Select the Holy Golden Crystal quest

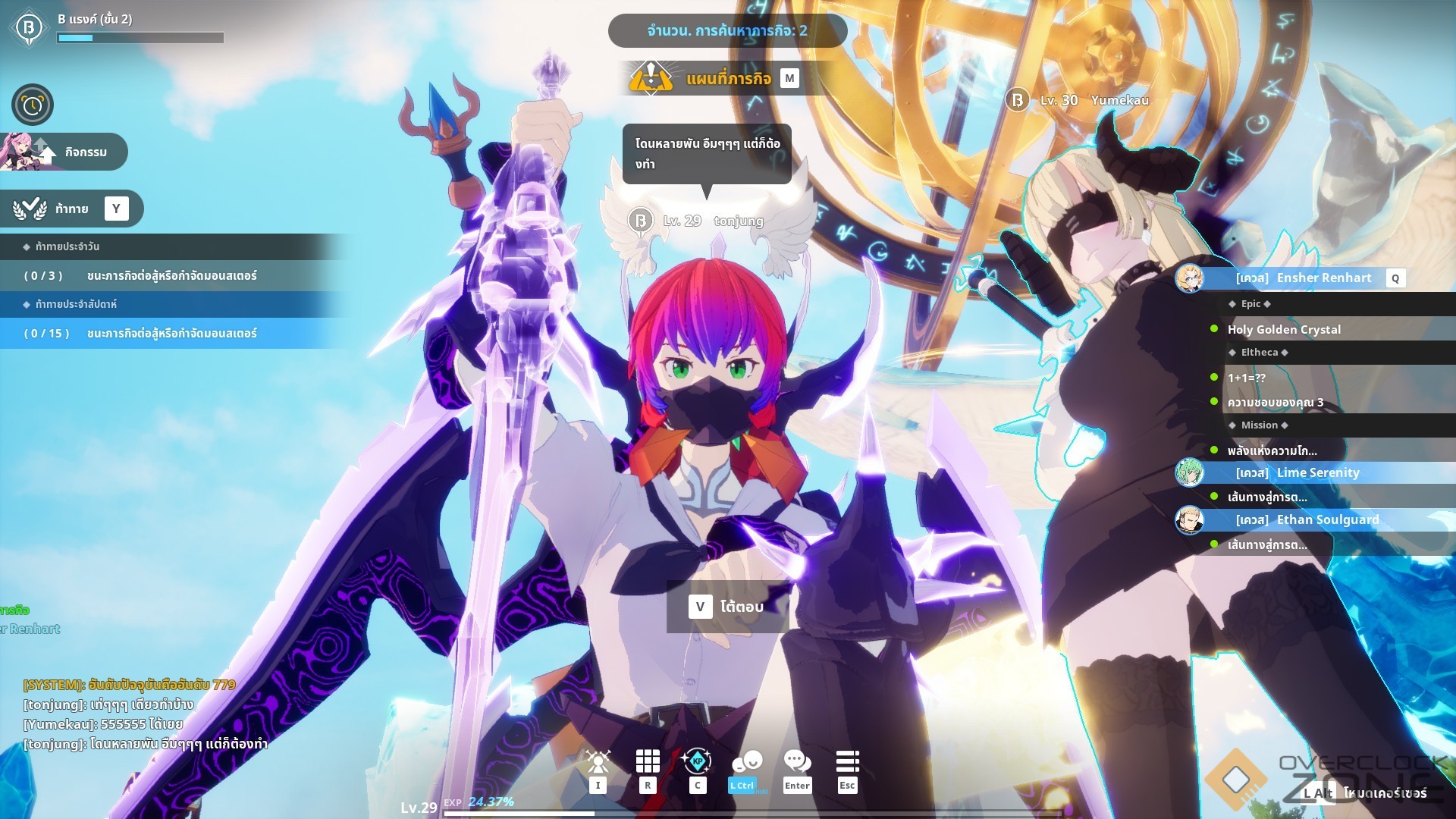(x=1284, y=329)
